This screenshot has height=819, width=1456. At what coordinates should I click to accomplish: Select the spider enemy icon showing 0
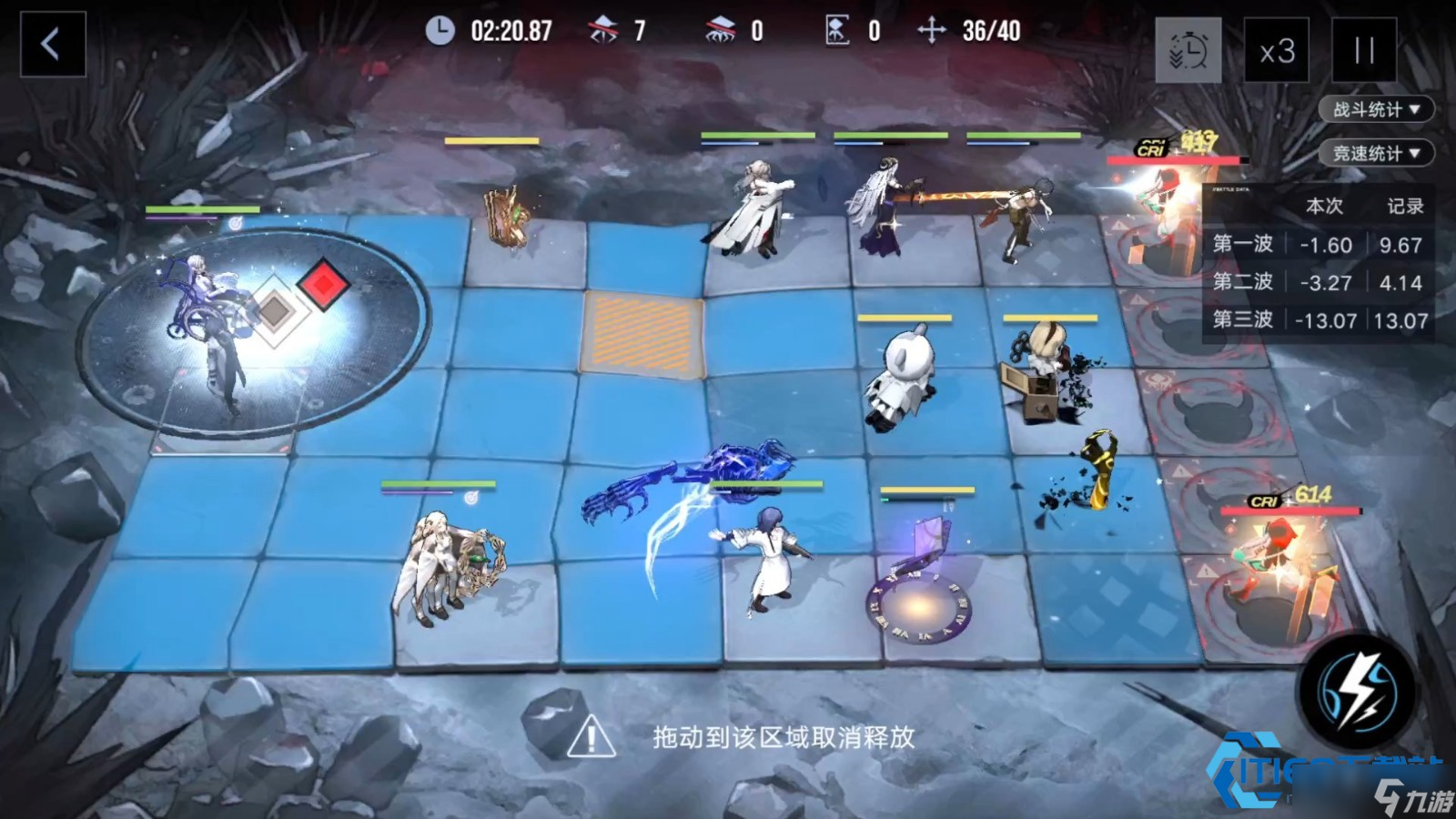coord(719,27)
